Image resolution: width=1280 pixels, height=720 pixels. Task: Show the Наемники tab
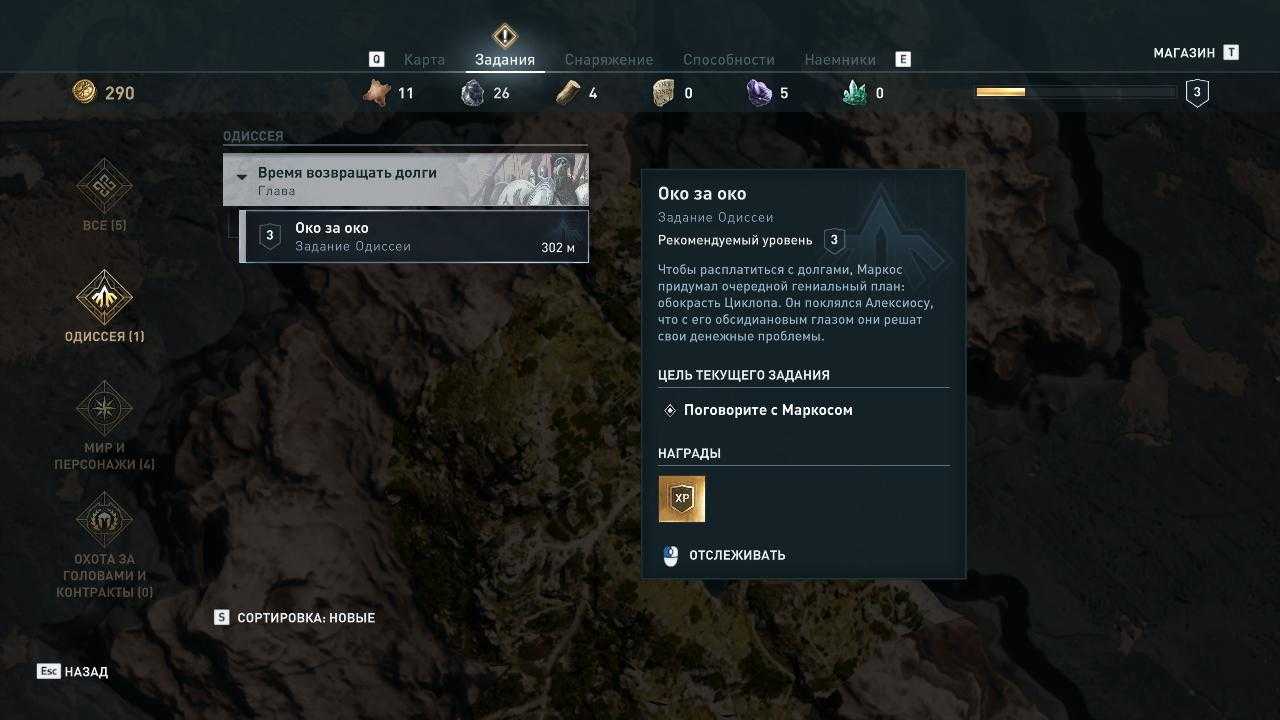pyautogui.click(x=840, y=60)
